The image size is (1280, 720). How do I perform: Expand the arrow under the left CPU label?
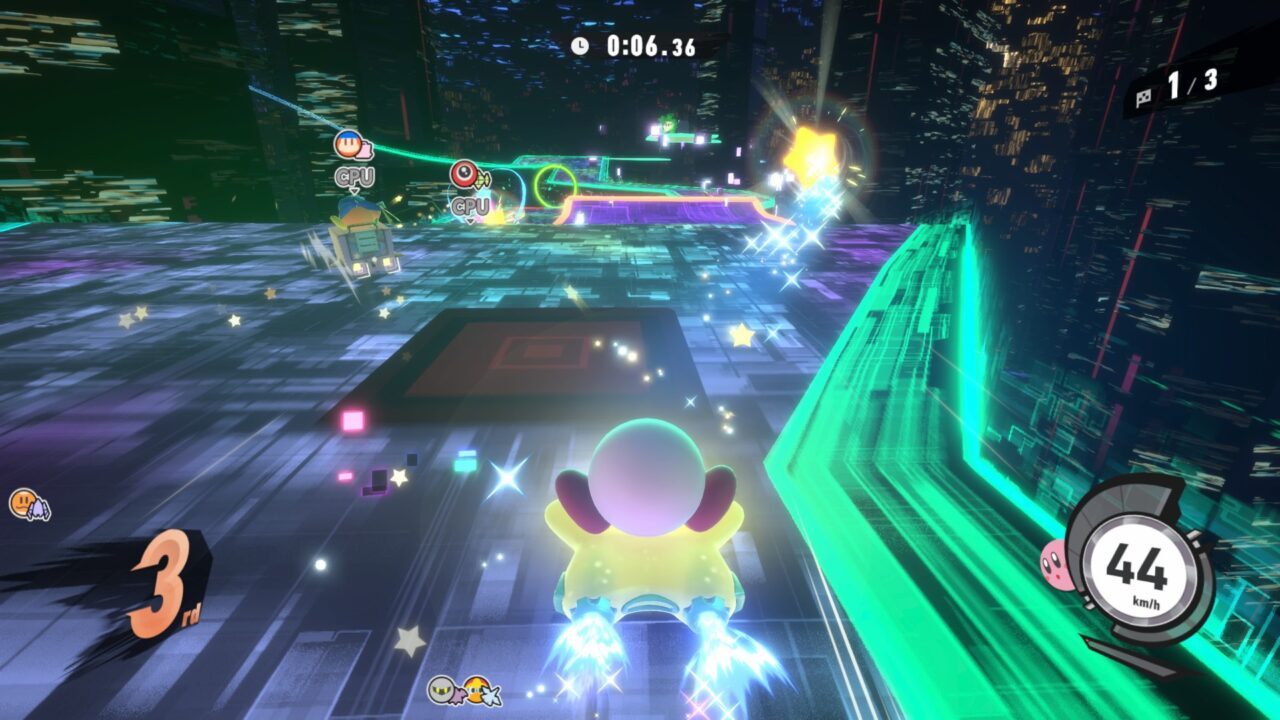click(x=354, y=191)
